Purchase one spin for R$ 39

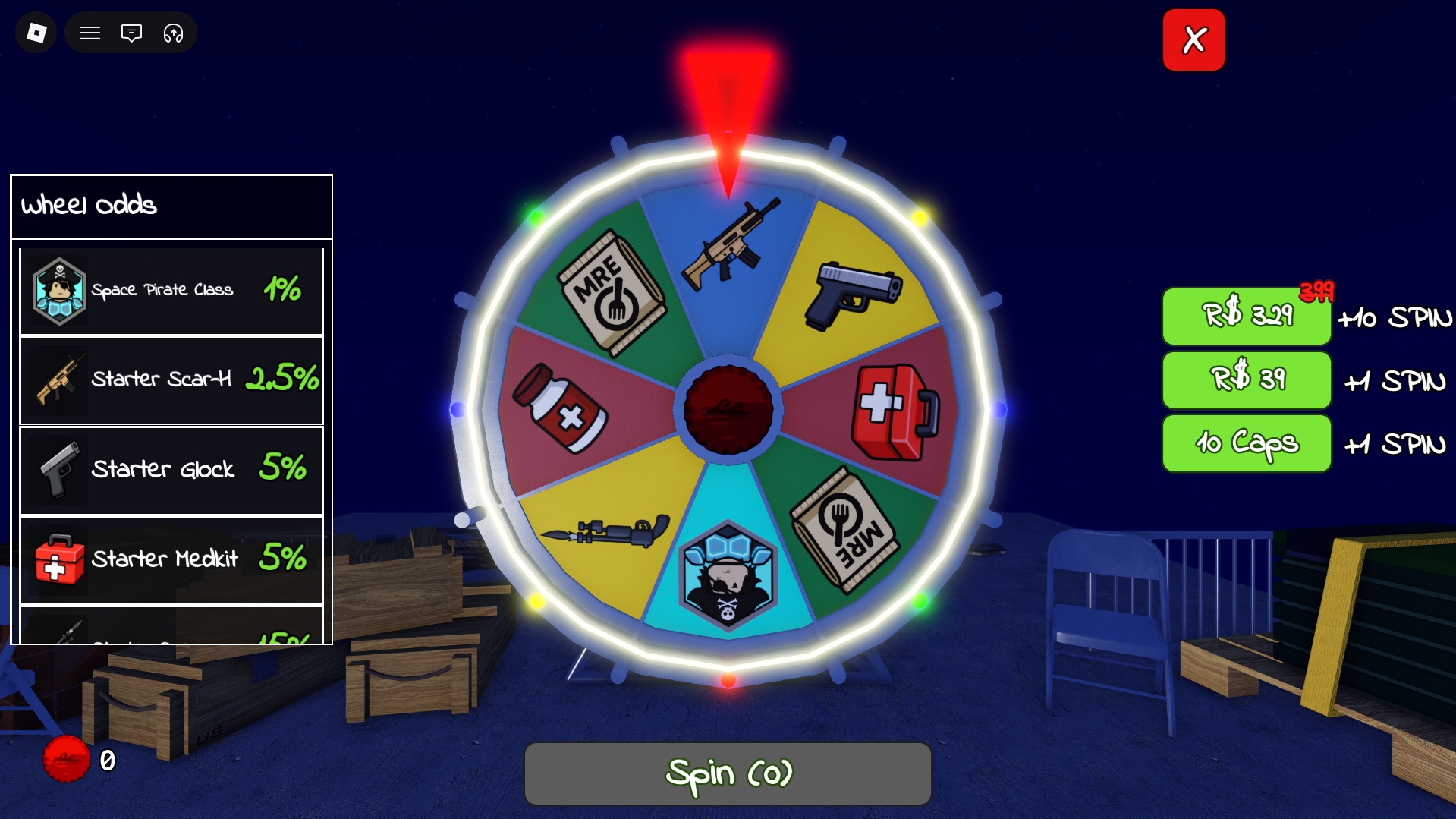1246,380
